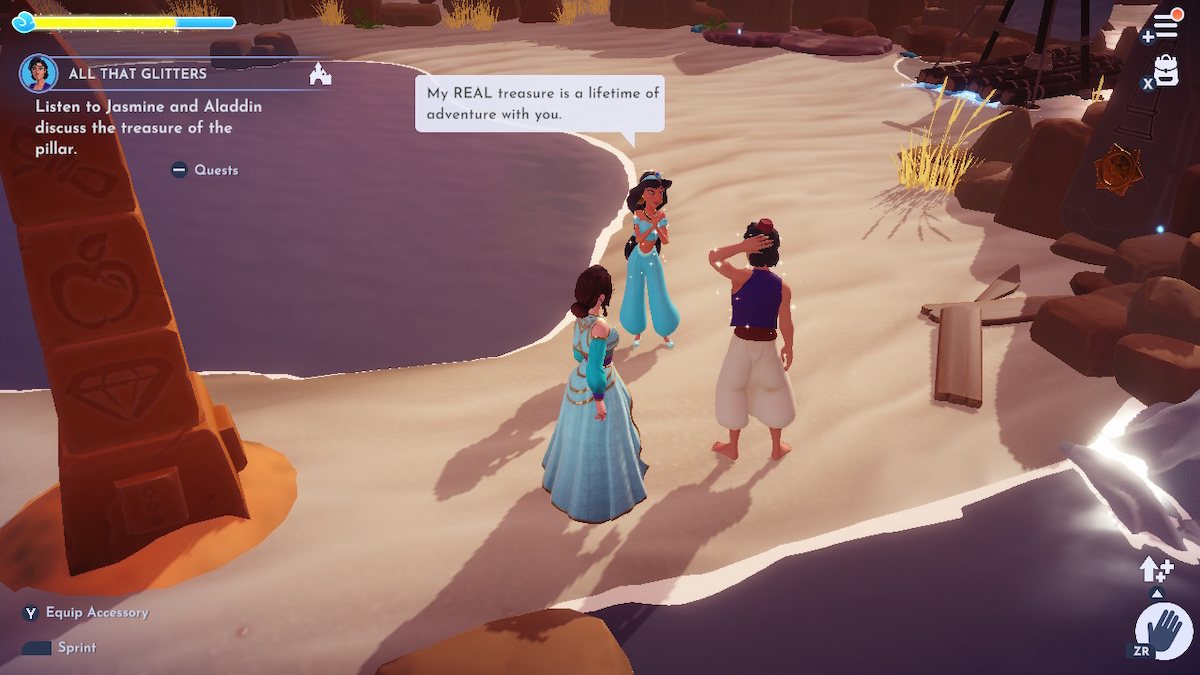
Task: Open the backpack inventory
Action: 1166,70
